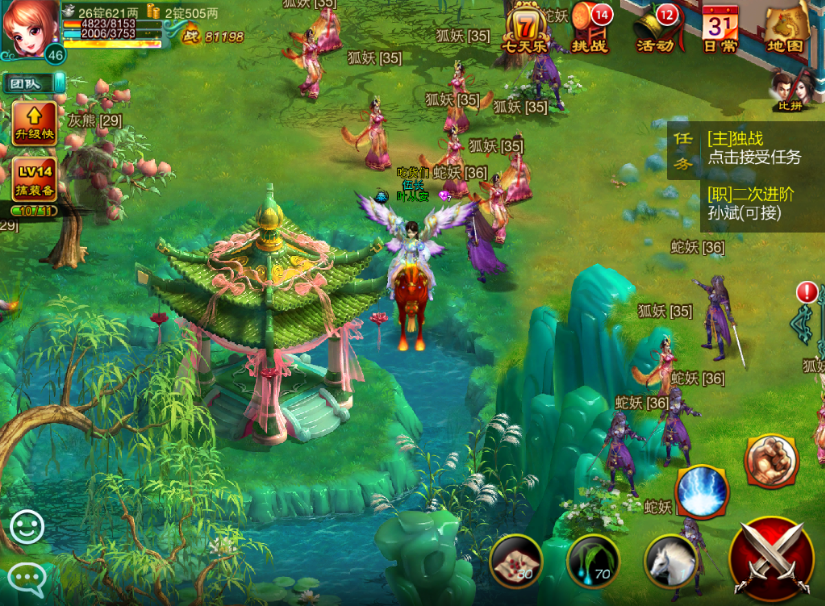
Task: Toggle the white horse mount button
Action: [x=670, y=561]
